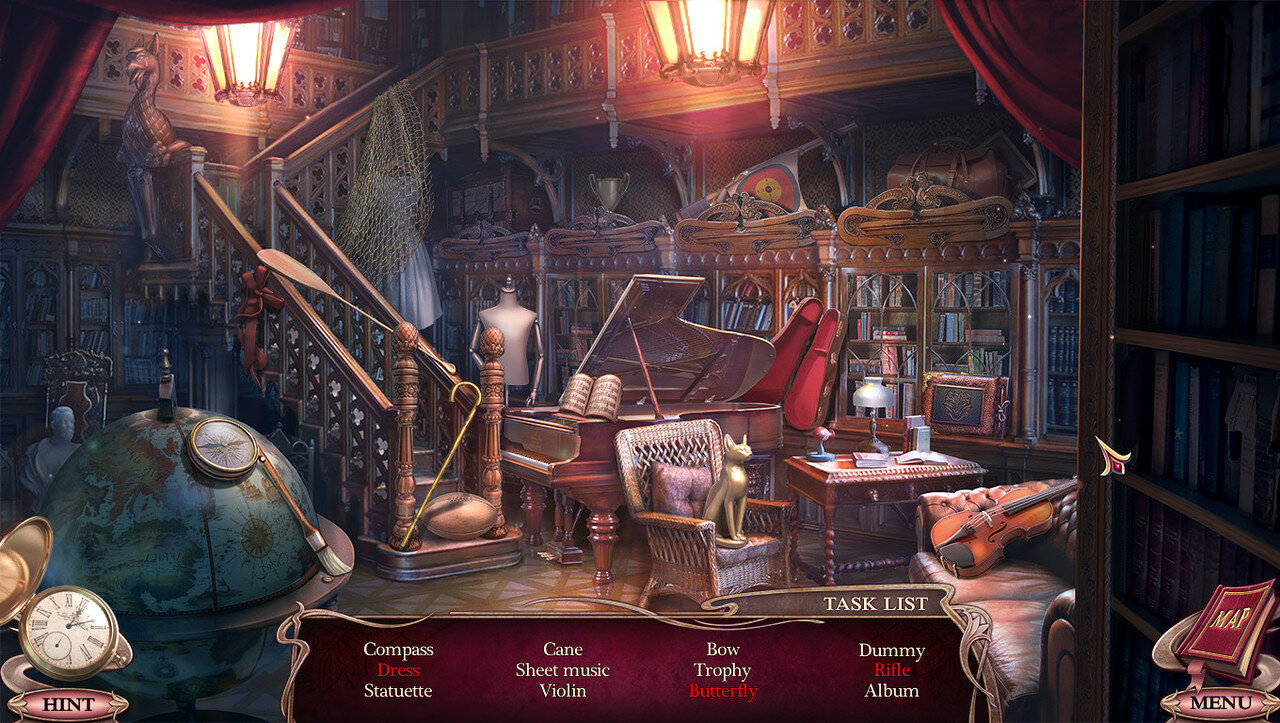Screen dimensions: 1280x723
Task: Click the pocket watch hint icon
Action: pyautogui.click(x=68, y=631)
